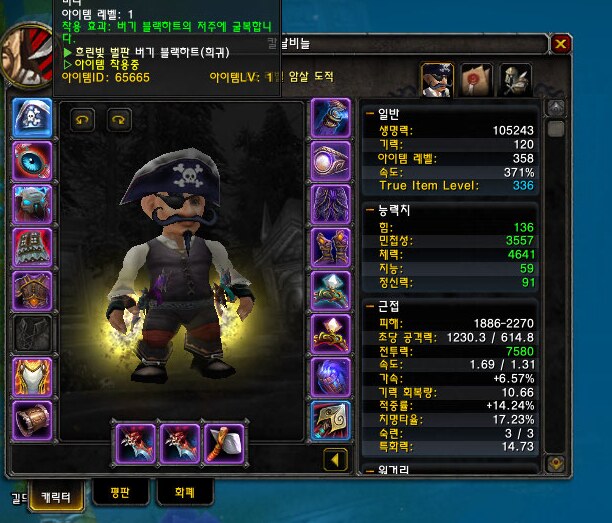Rotate the character model left
Viewport: 612px width, 523px height.
tap(83, 120)
